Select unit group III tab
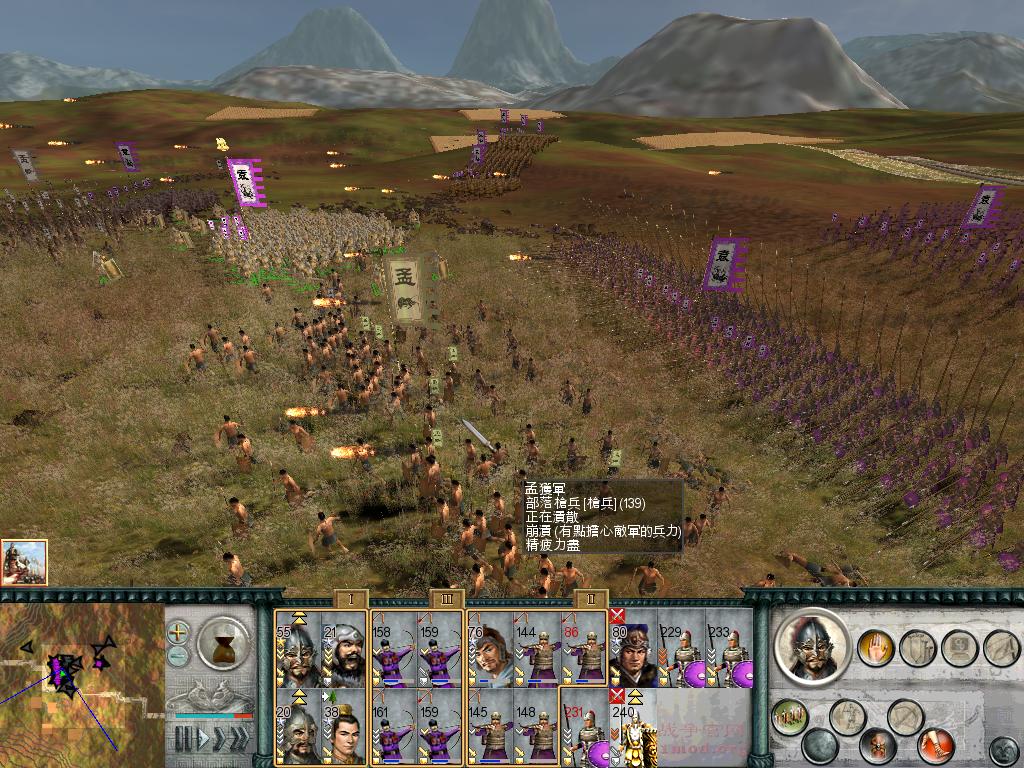 pos(446,599)
